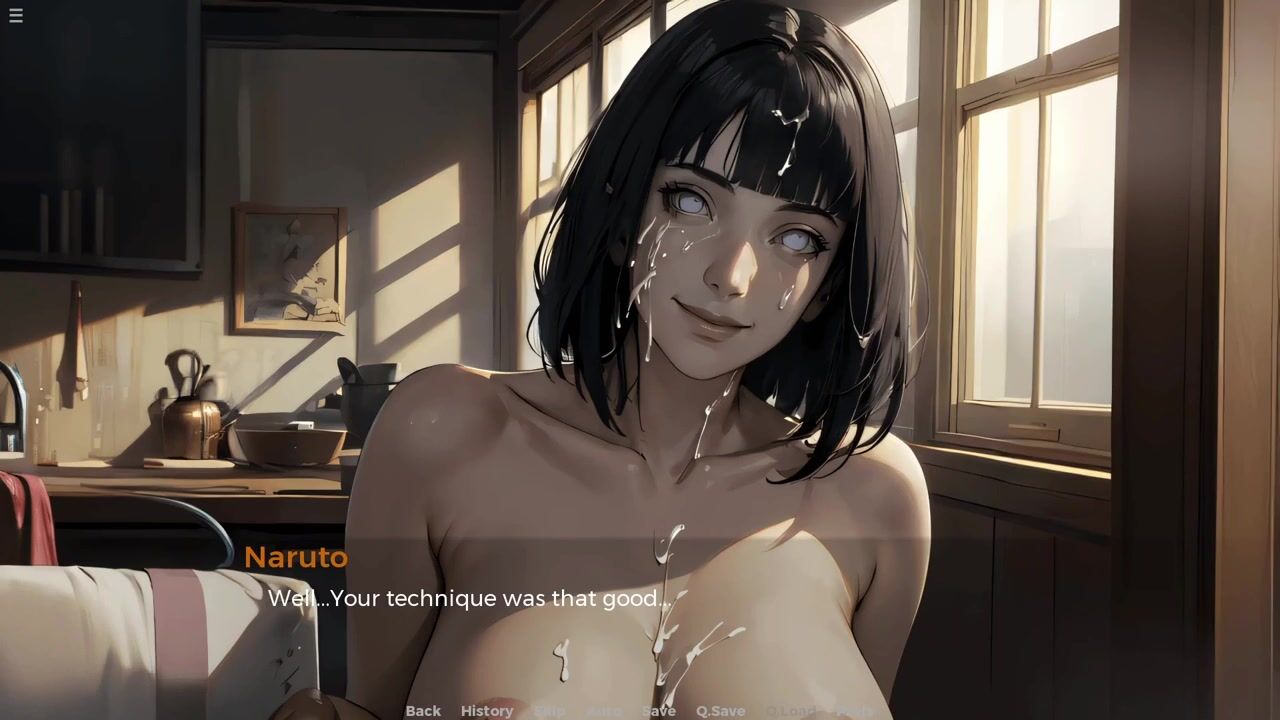Open Prefs settings from quick menu
The width and height of the screenshot is (1280, 720).
tap(854, 711)
